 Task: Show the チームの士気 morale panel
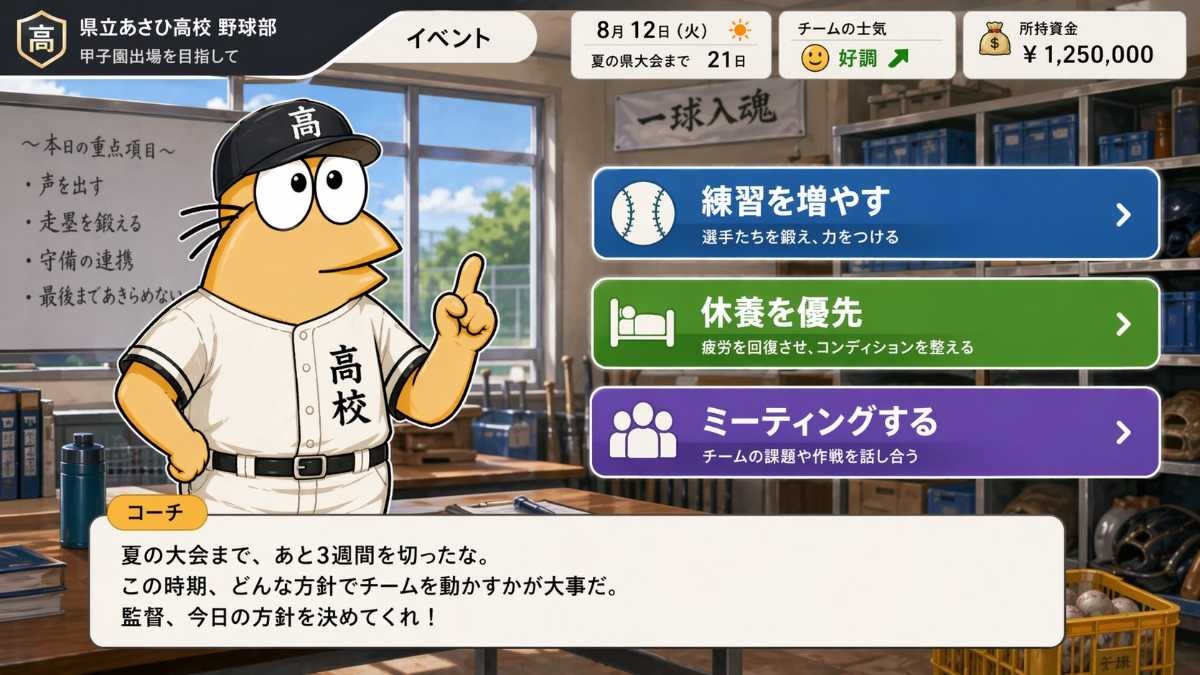[866, 45]
